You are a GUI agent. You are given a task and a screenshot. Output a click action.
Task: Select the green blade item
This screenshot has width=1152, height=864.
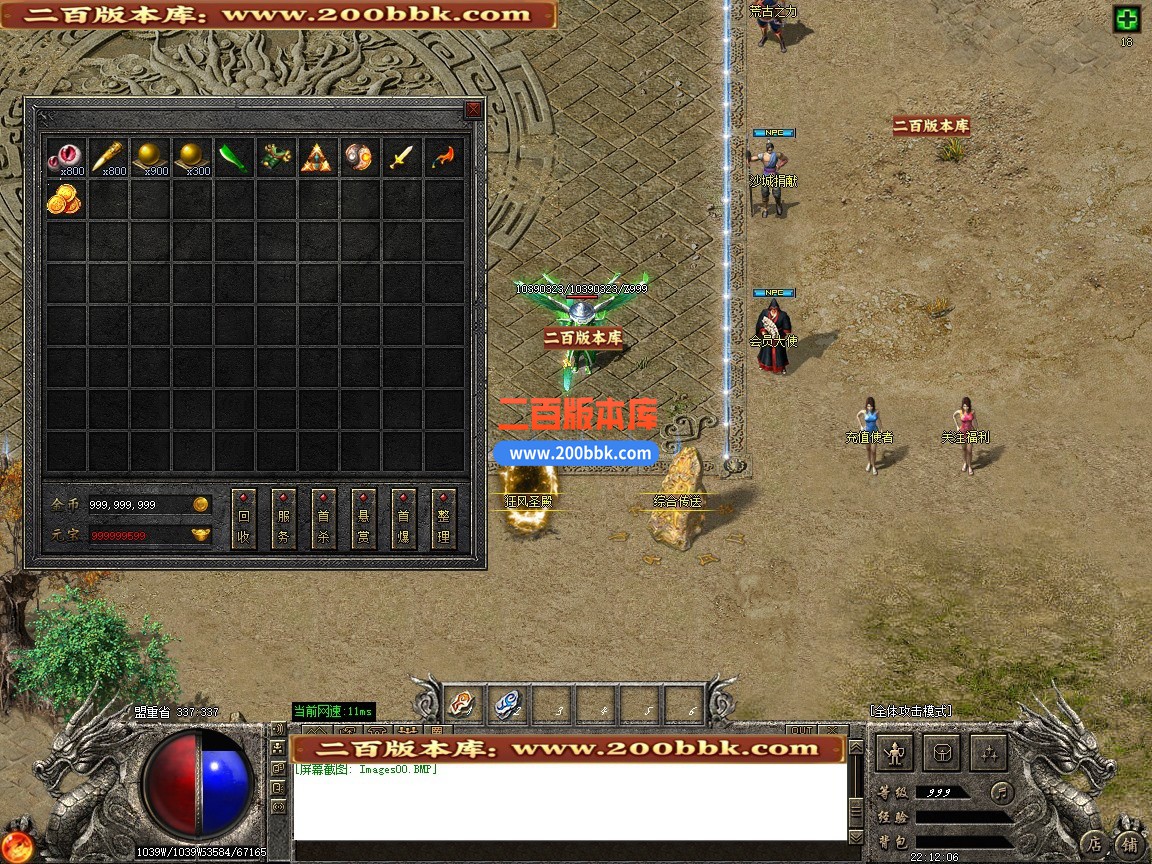(233, 157)
